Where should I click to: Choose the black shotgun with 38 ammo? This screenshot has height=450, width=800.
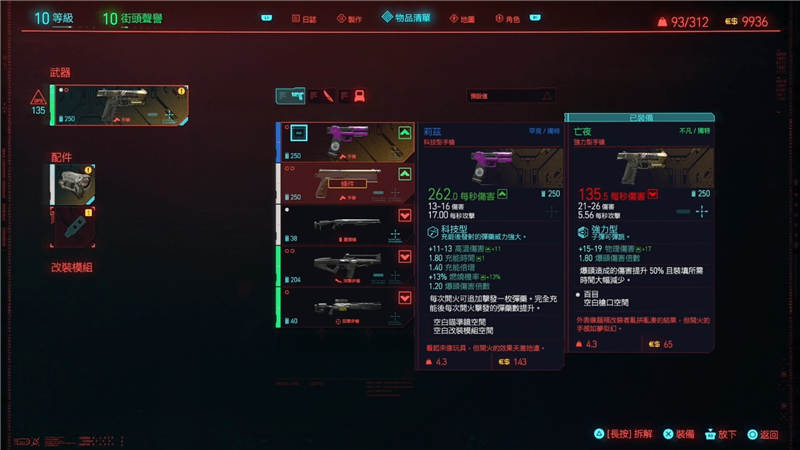347,225
